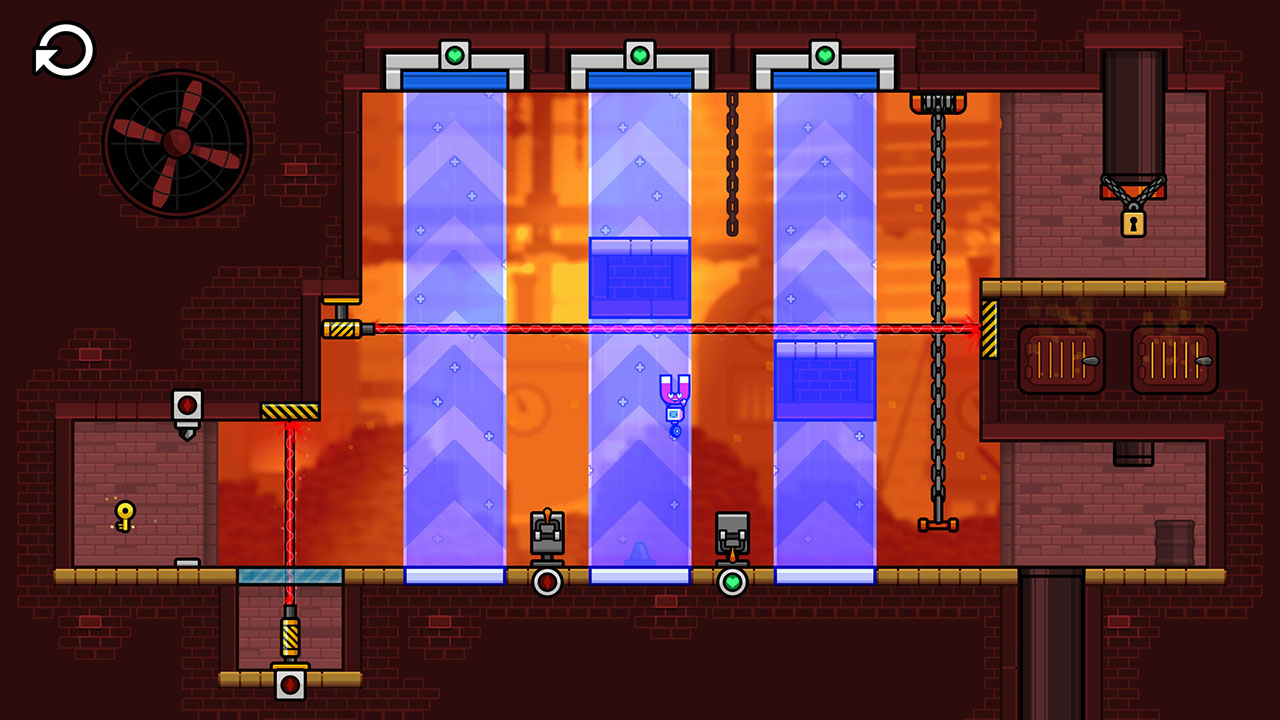Expand the striped piston above the bottom red button
This screenshot has height=720, width=1280.
[x=291, y=637]
